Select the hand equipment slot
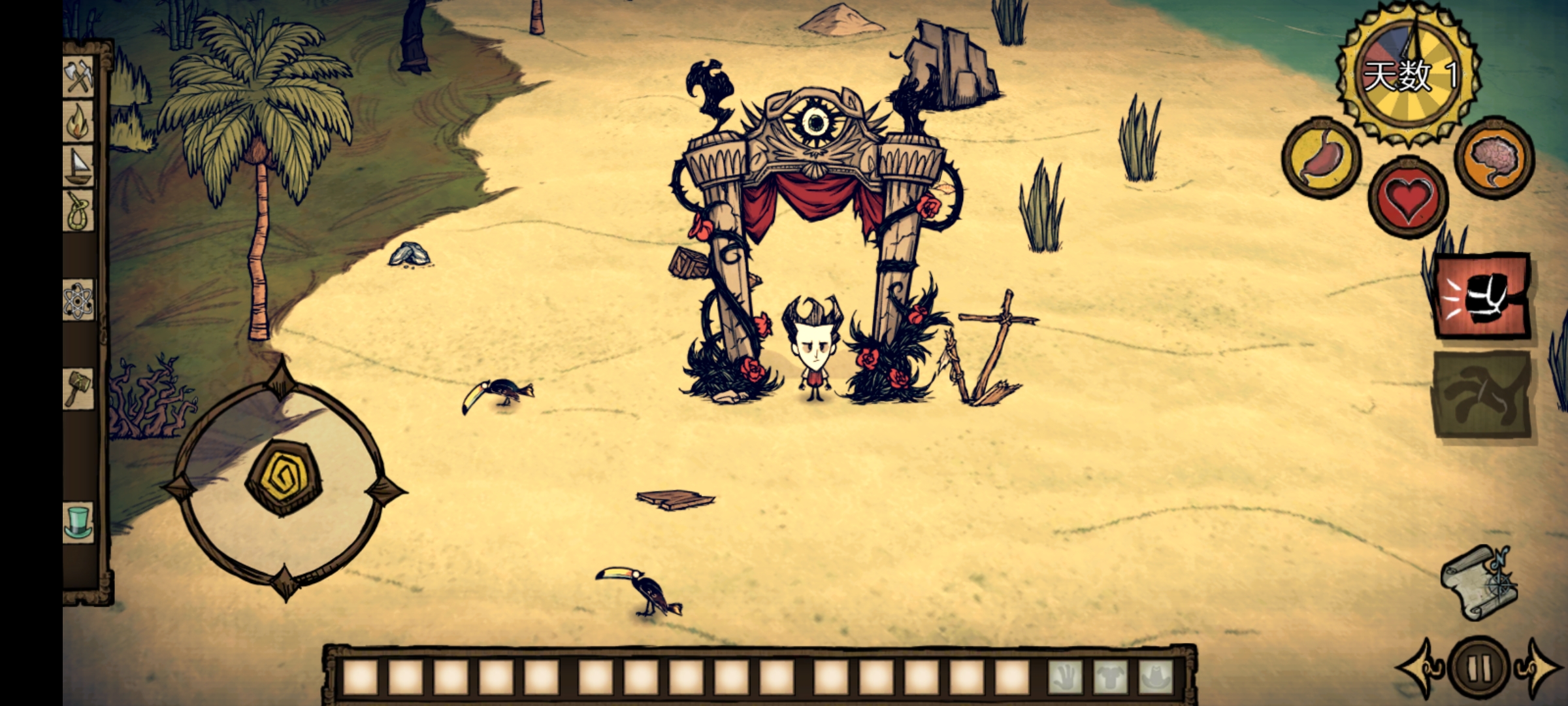Screen dimensions: 1568x706 tap(1066, 678)
